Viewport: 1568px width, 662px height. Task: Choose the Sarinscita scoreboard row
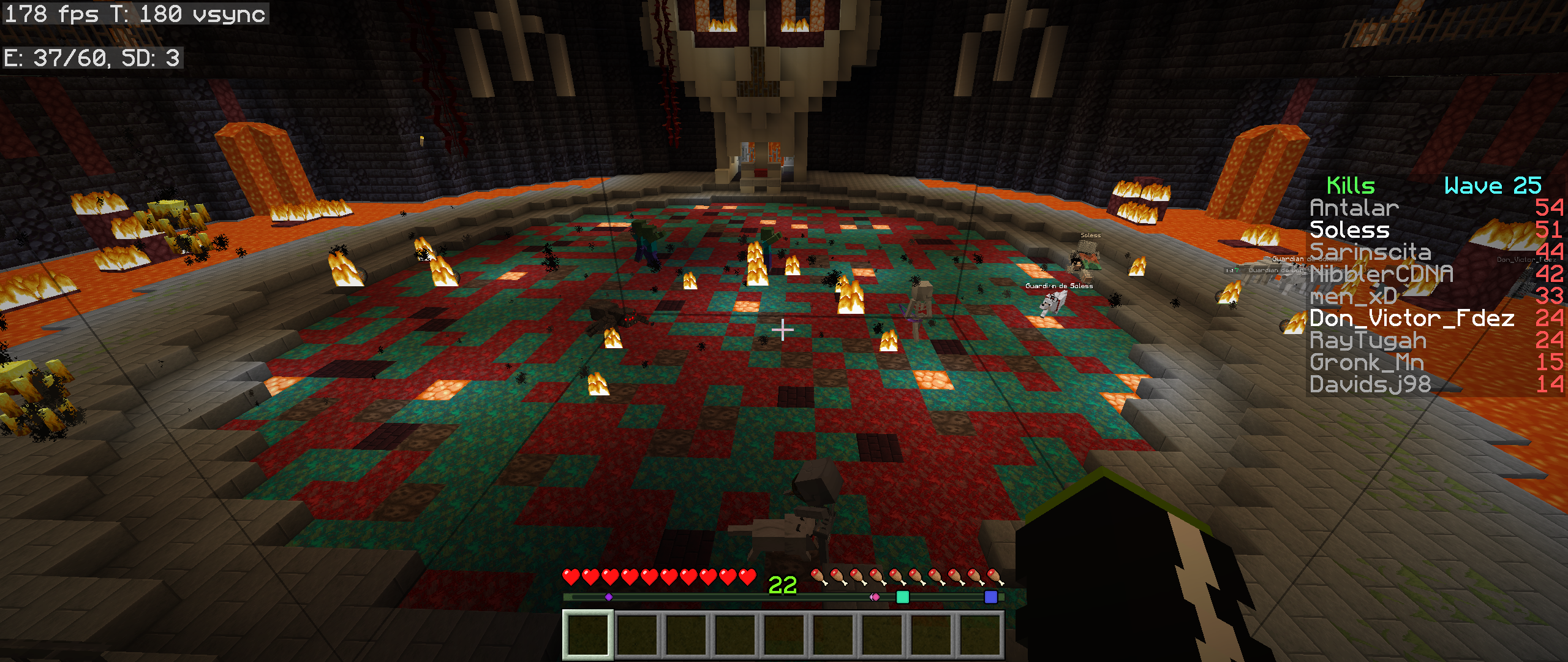point(1370,253)
